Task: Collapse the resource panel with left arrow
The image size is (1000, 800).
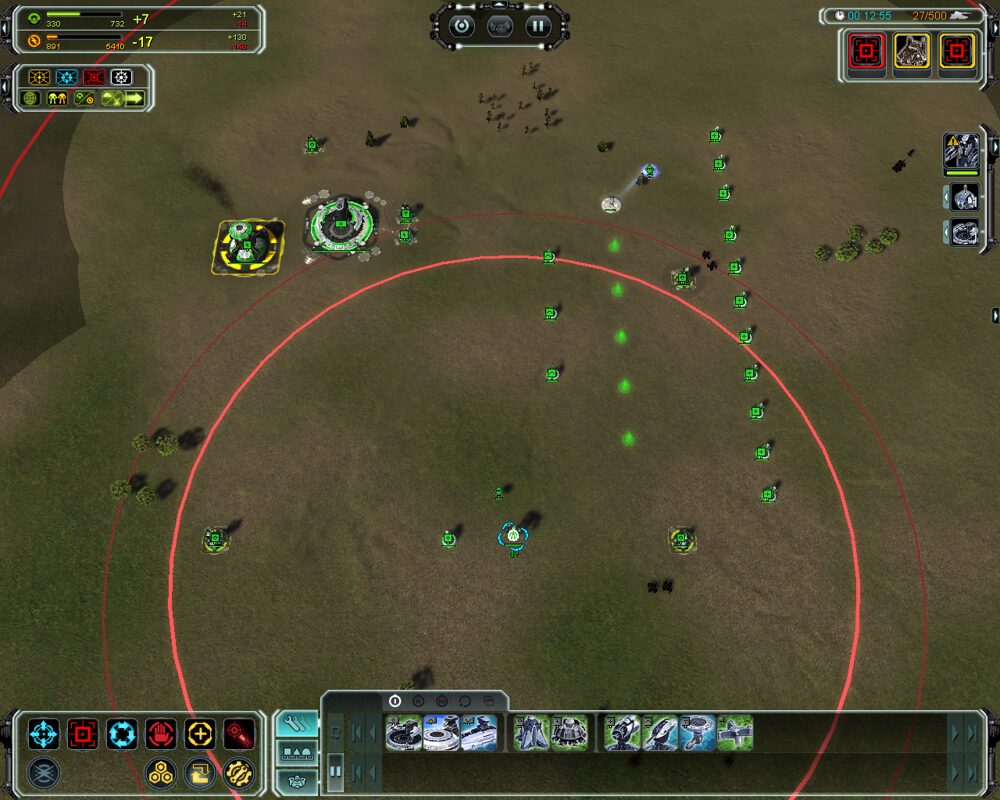Action: coord(6,30)
